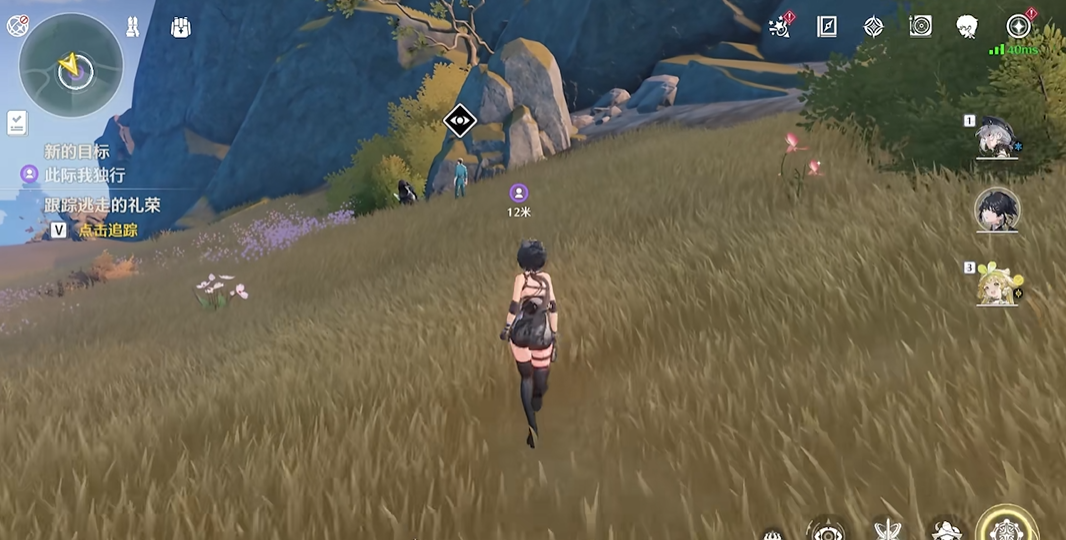Open the events icon with sparkles
The width and height of the screenshot is (1066, 540).
tap(780, 26)
